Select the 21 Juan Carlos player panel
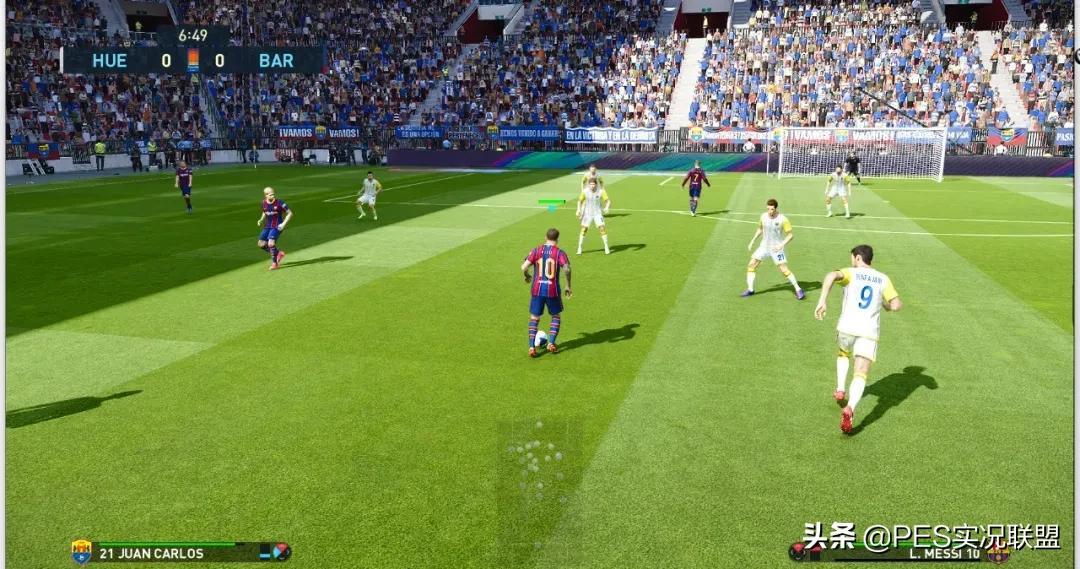The height and width of the screenshot is (569, 1080). pyautogui.click(x=180, y=552)
